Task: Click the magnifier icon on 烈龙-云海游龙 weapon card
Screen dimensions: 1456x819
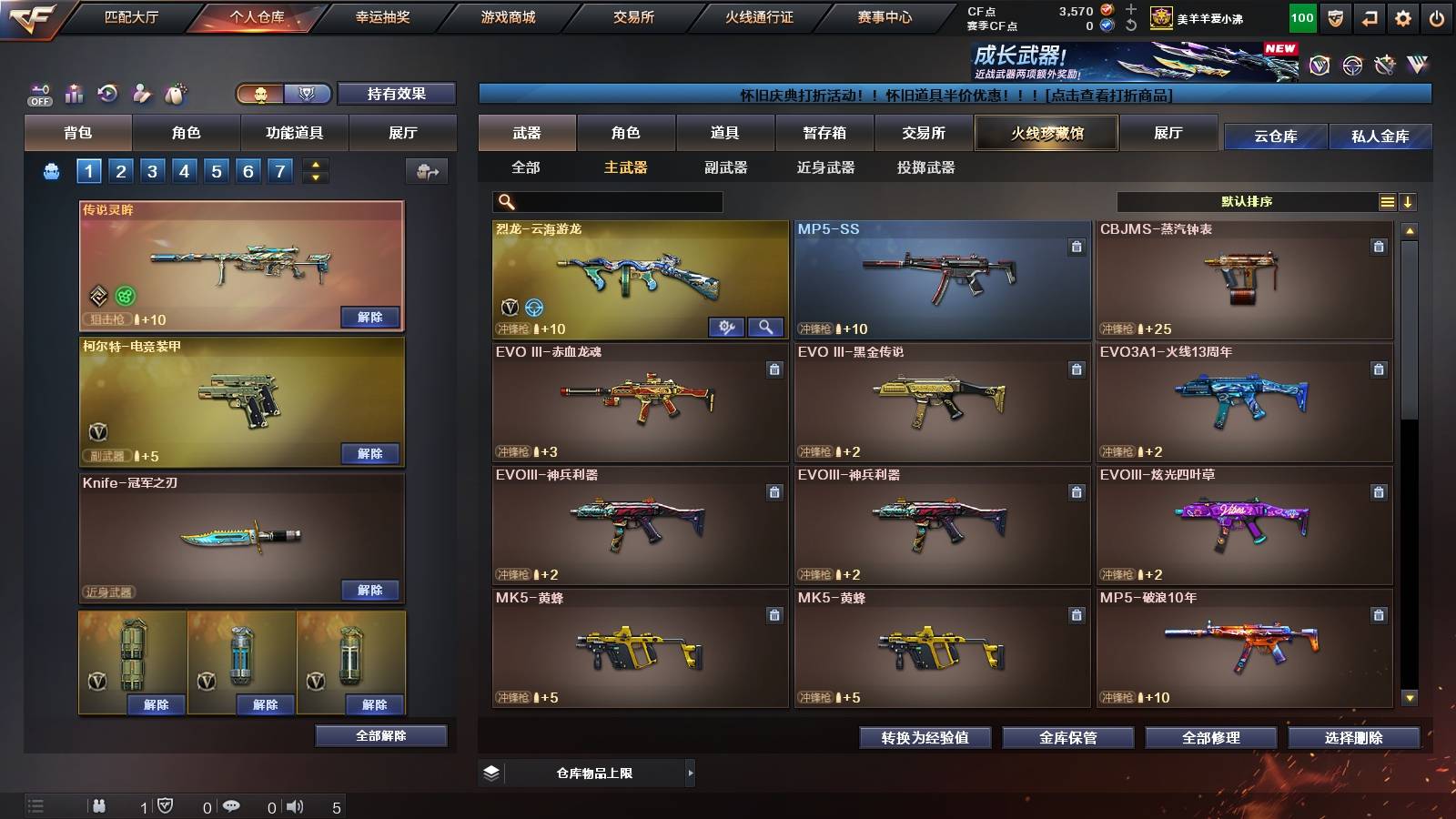Action: 767,325
